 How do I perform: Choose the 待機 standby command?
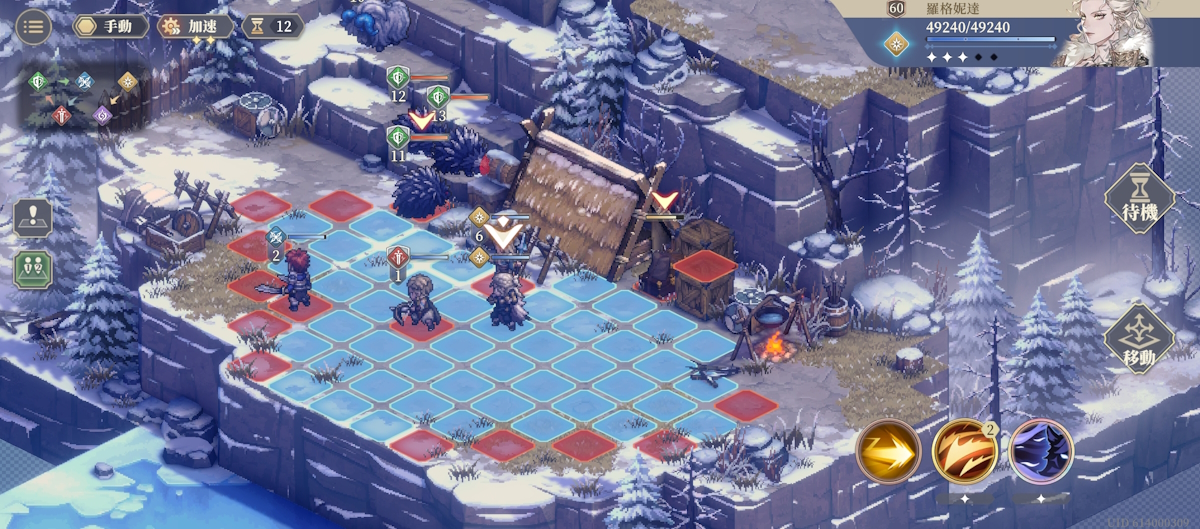[x=1139, y=199]
